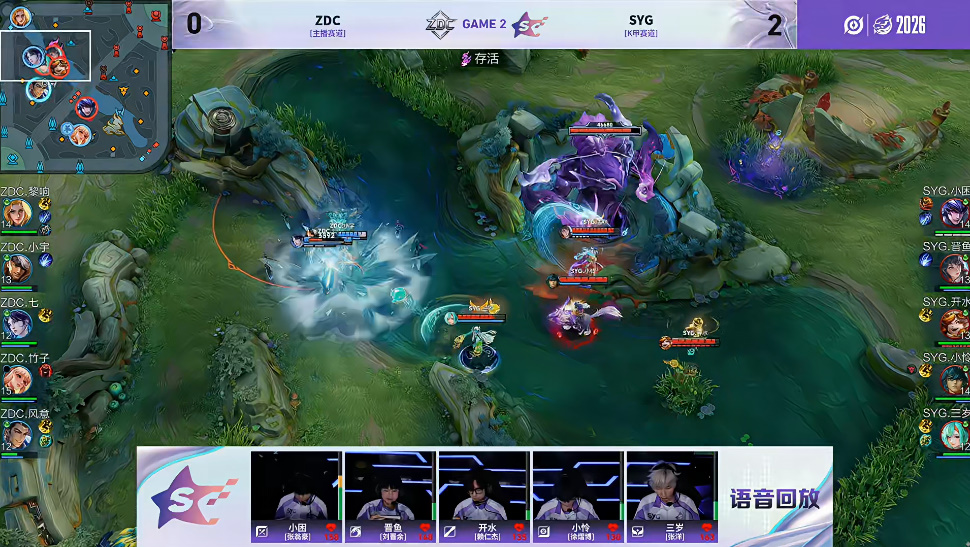This screenshot has height=547, width=970.
Task: Select ZDC.小宇's hero portrait
Action: [17, 268]
